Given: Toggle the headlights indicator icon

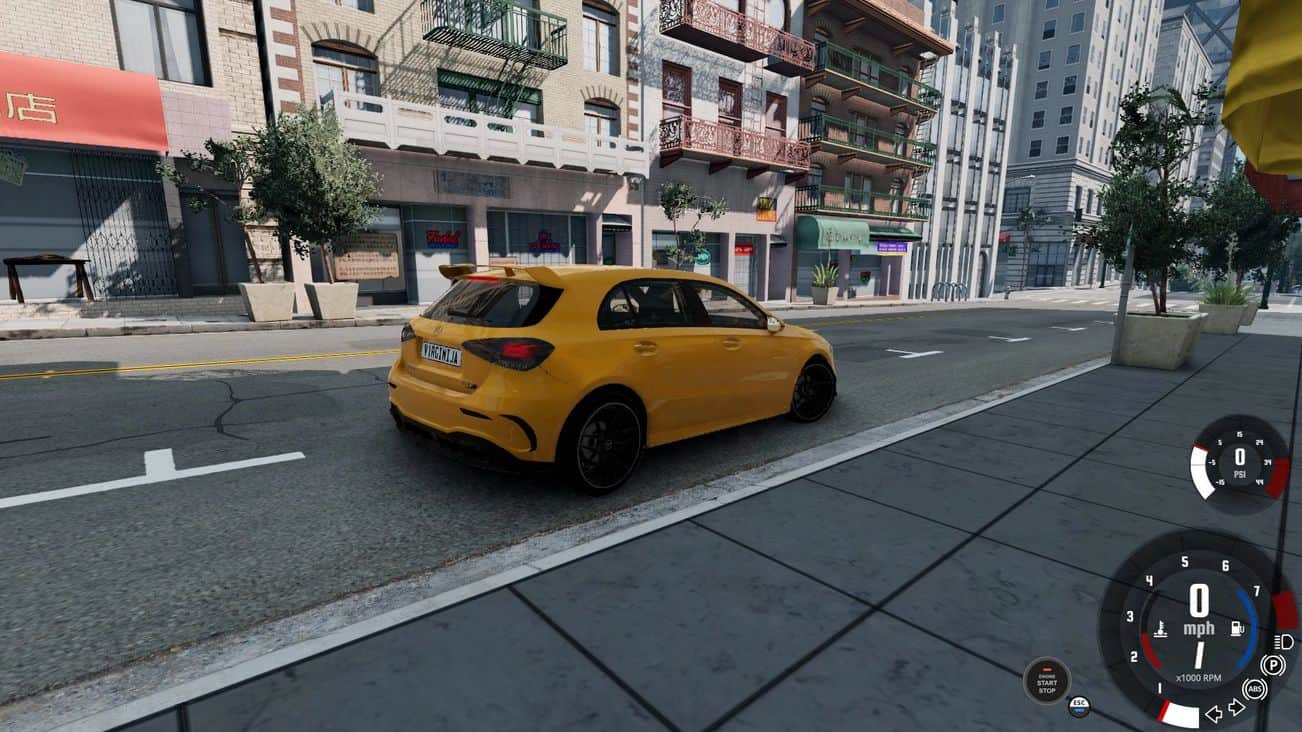Looking at the screenshot, I should click(1284, 641).
